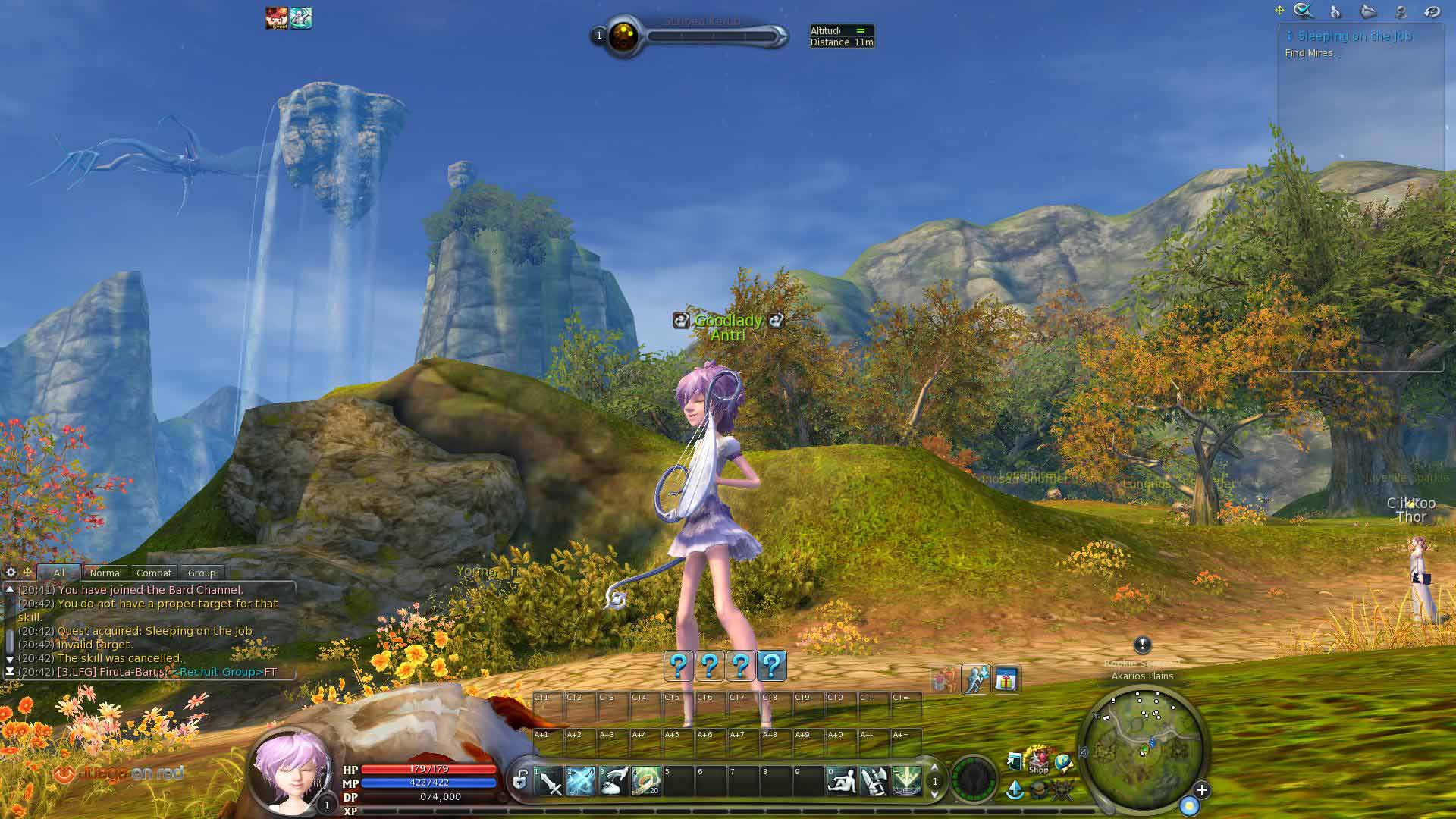Activate the sword attack skill in slot 1
The width and height of the screenshot is (1456, 819).
coord(549,781)
